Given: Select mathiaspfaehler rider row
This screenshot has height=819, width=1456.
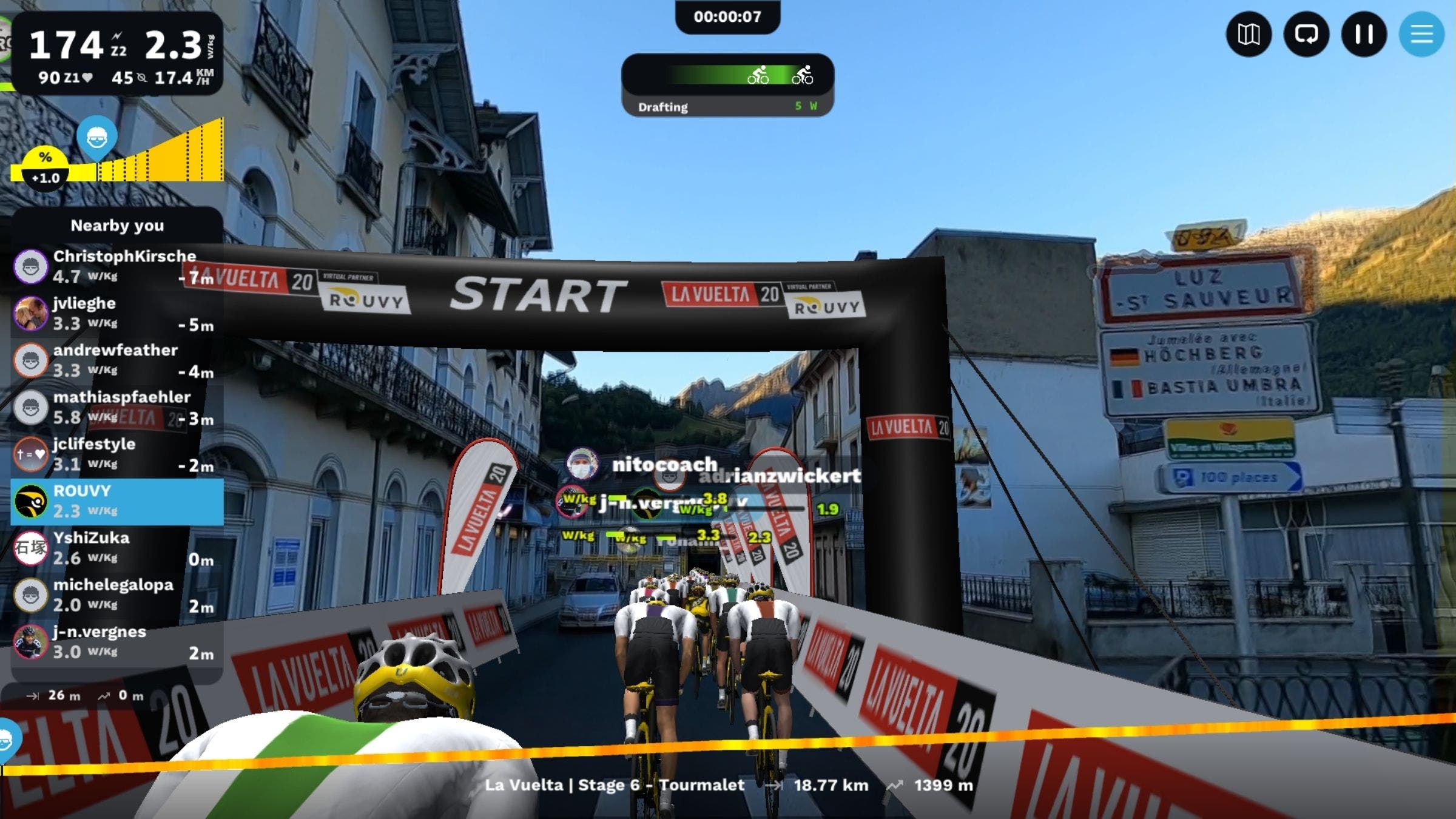Looking at the screenshot, I should tap(116, 407).
